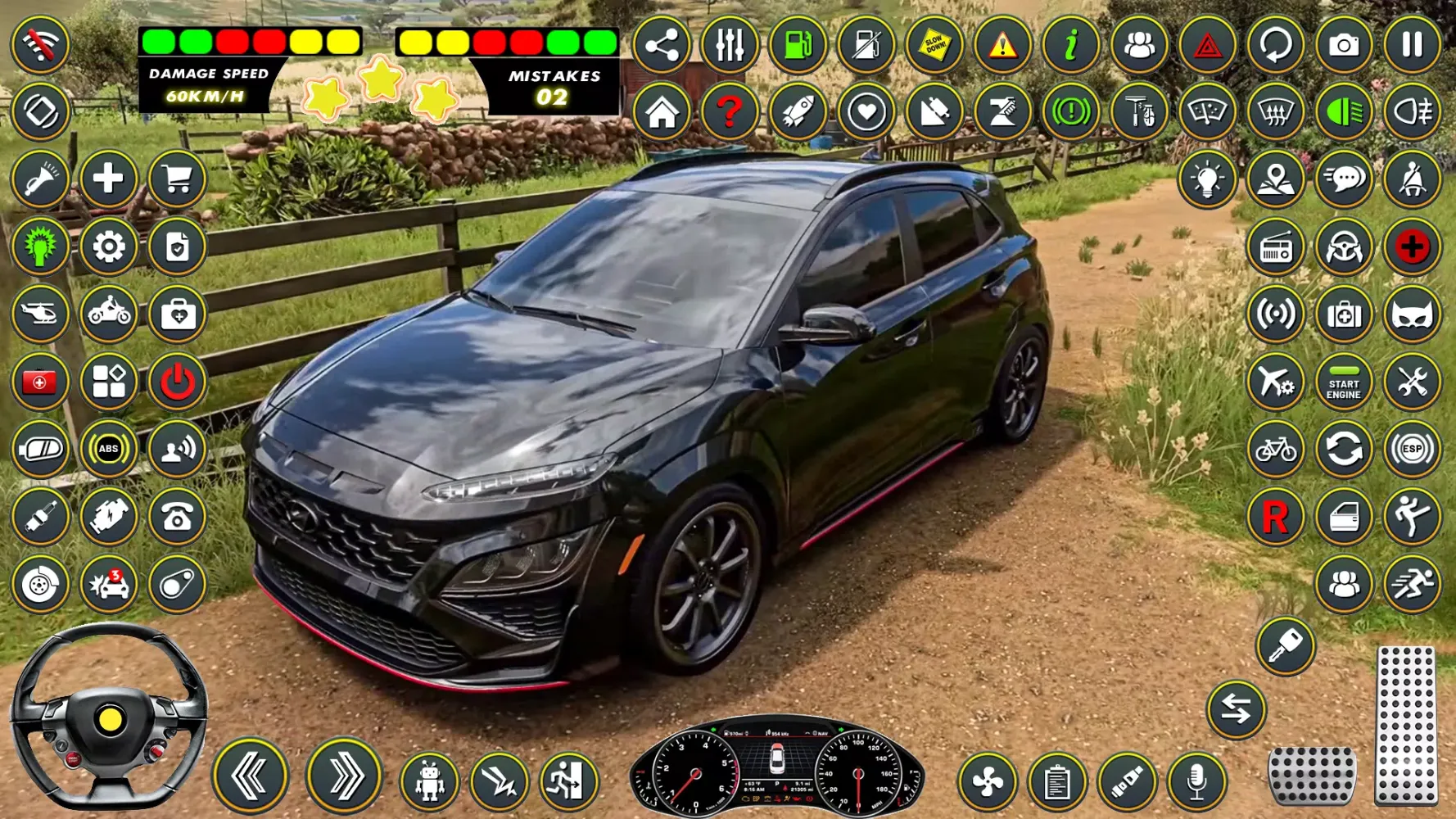Viewport: 1456px width, 819px height.
Task: Use the car key ignition icon
Action: [x=1285, y=646]
